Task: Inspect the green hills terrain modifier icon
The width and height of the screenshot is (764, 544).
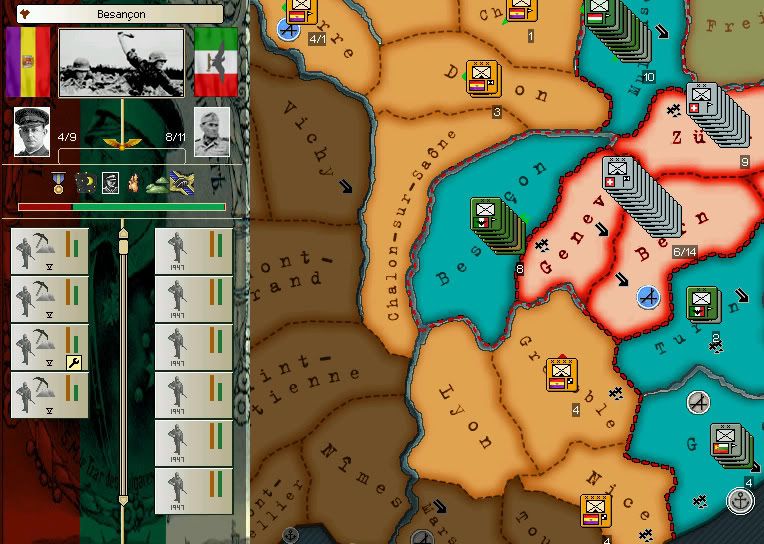Action: pos(158,184)
